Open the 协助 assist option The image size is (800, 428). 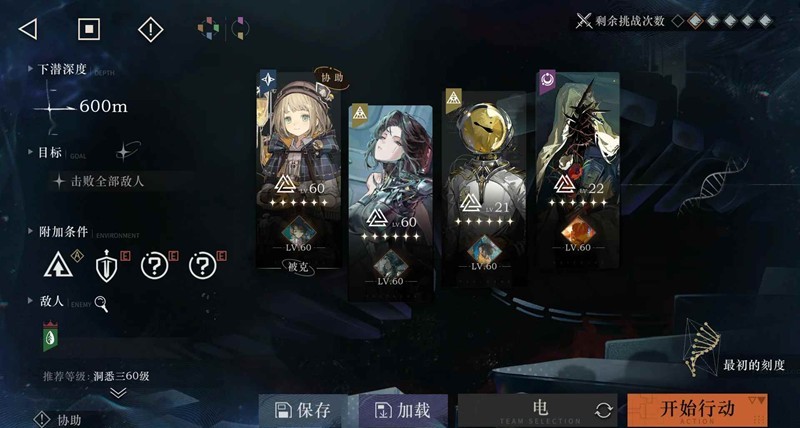(60, 420)
